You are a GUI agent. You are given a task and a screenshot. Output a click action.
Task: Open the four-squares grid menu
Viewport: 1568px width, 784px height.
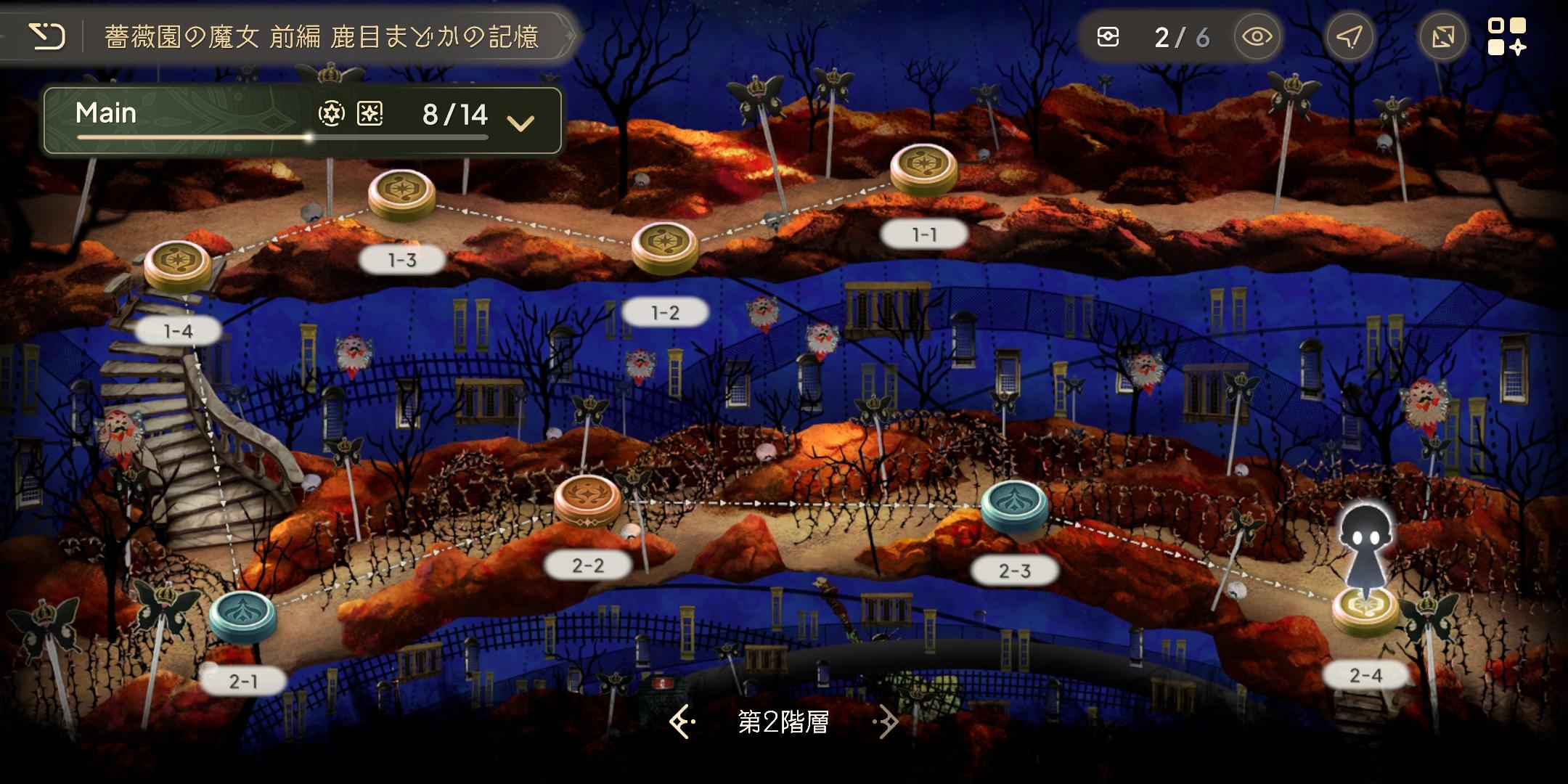[1507, 37]
